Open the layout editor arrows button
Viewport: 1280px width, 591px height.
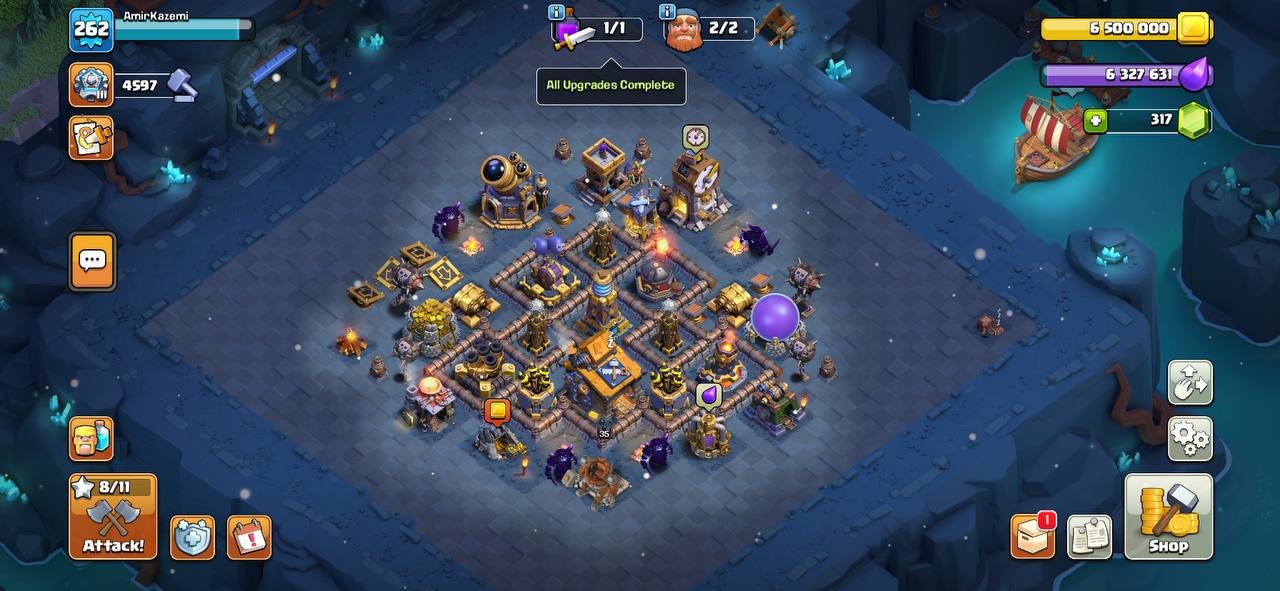click(1190, 382)
